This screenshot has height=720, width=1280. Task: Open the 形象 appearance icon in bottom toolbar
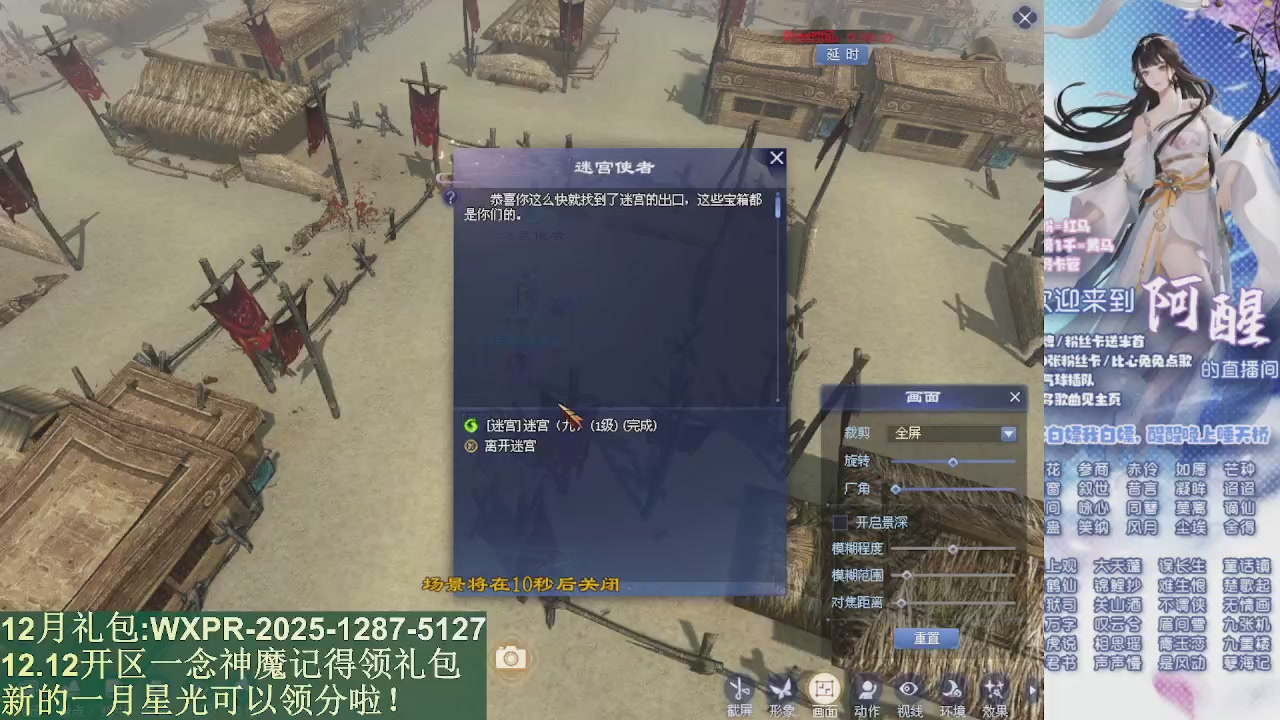coord(782,690)
